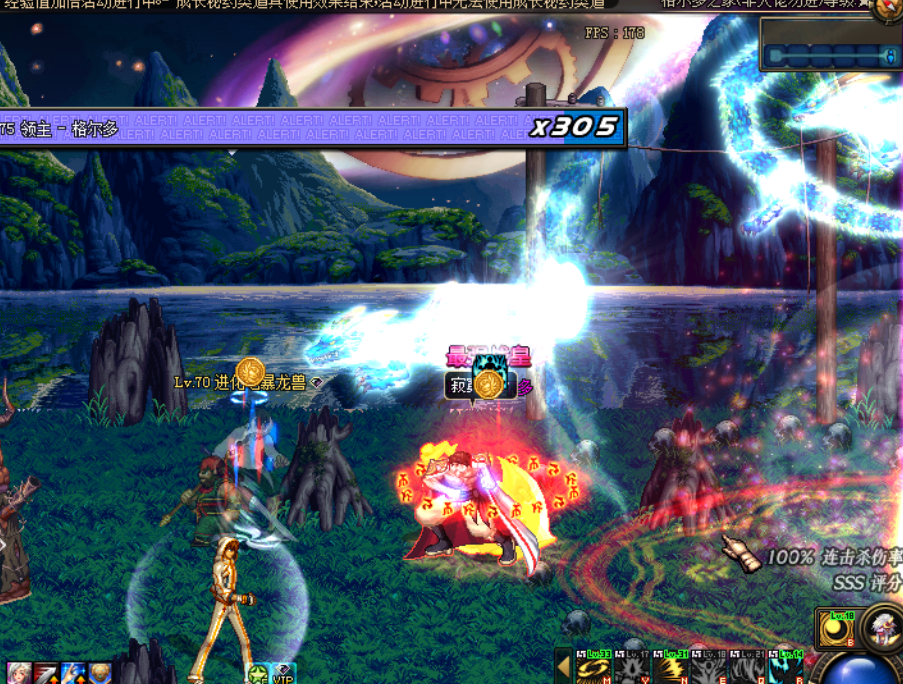
Task: Select the silver-haired girl portrait icon
Action: tap(19, 673)
